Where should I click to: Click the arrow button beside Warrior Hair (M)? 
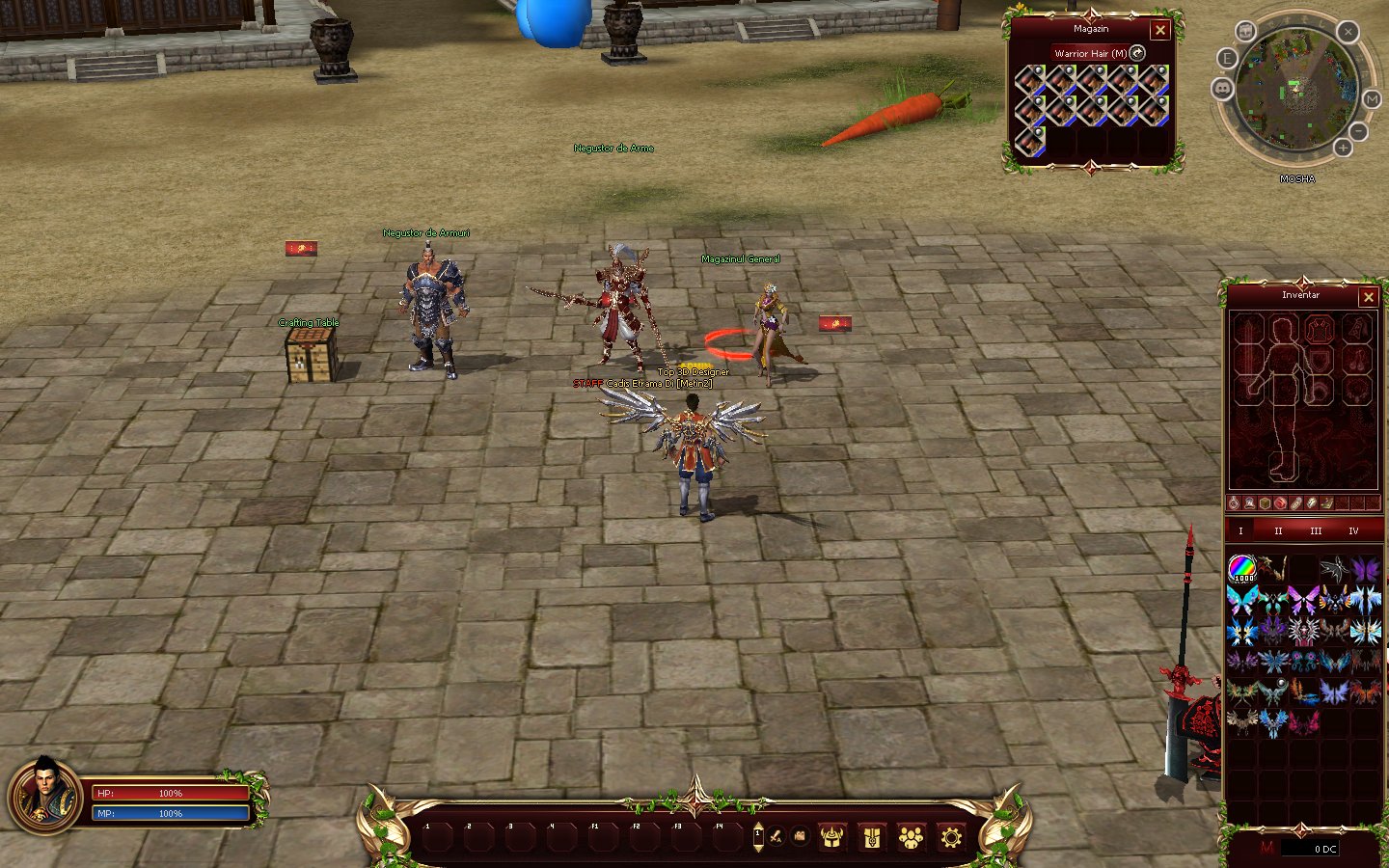pos(1138,53)
